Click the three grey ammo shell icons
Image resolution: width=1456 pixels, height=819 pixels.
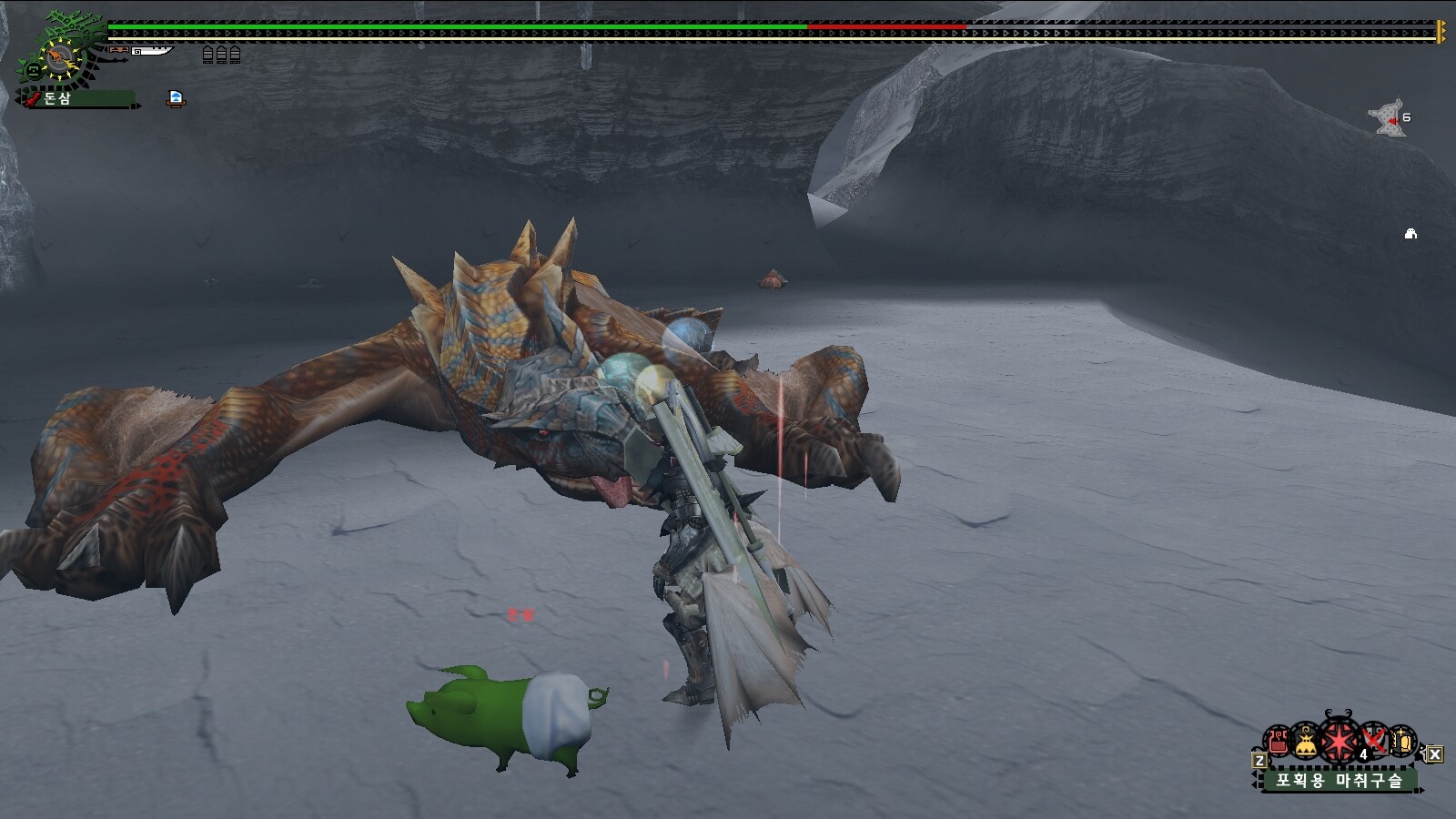pos(221,55)
